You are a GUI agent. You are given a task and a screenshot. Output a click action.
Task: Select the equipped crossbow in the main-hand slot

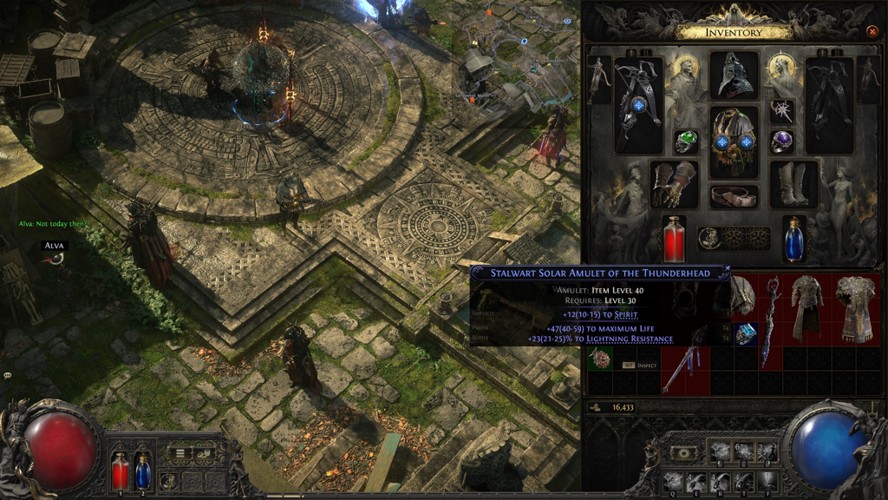(638, 104)
